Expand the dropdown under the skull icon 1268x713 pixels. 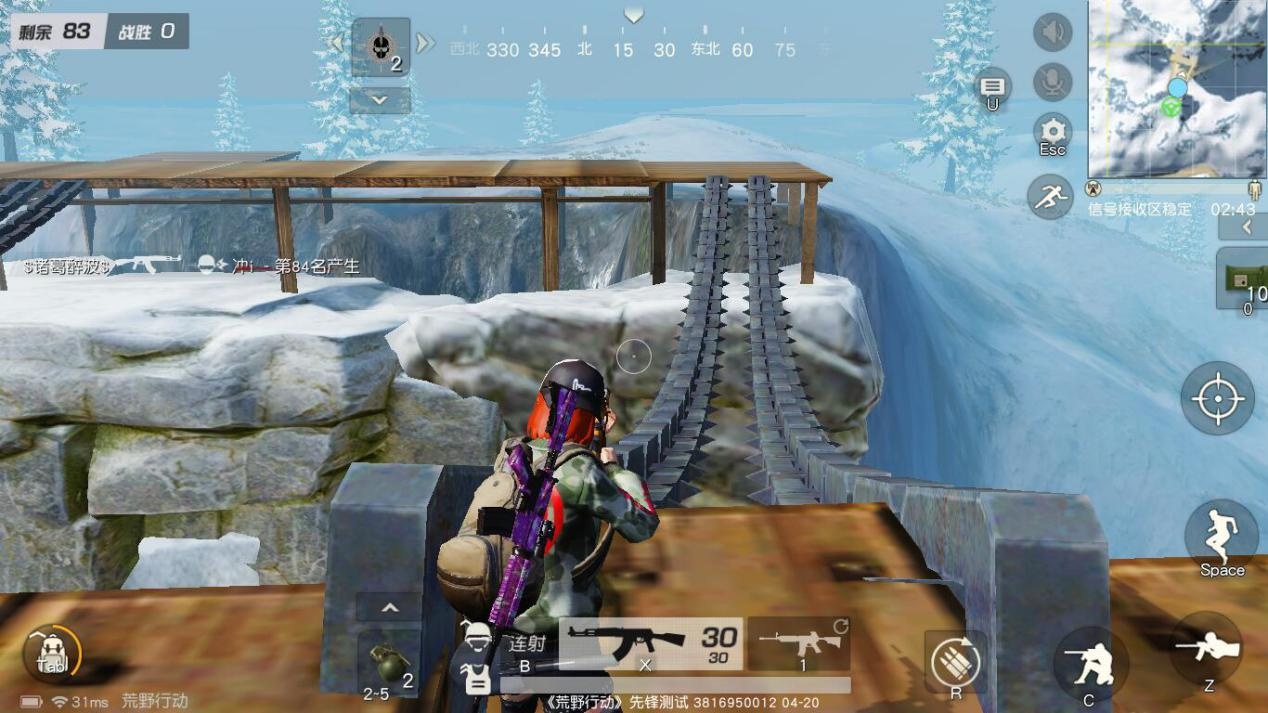(380, 100)
